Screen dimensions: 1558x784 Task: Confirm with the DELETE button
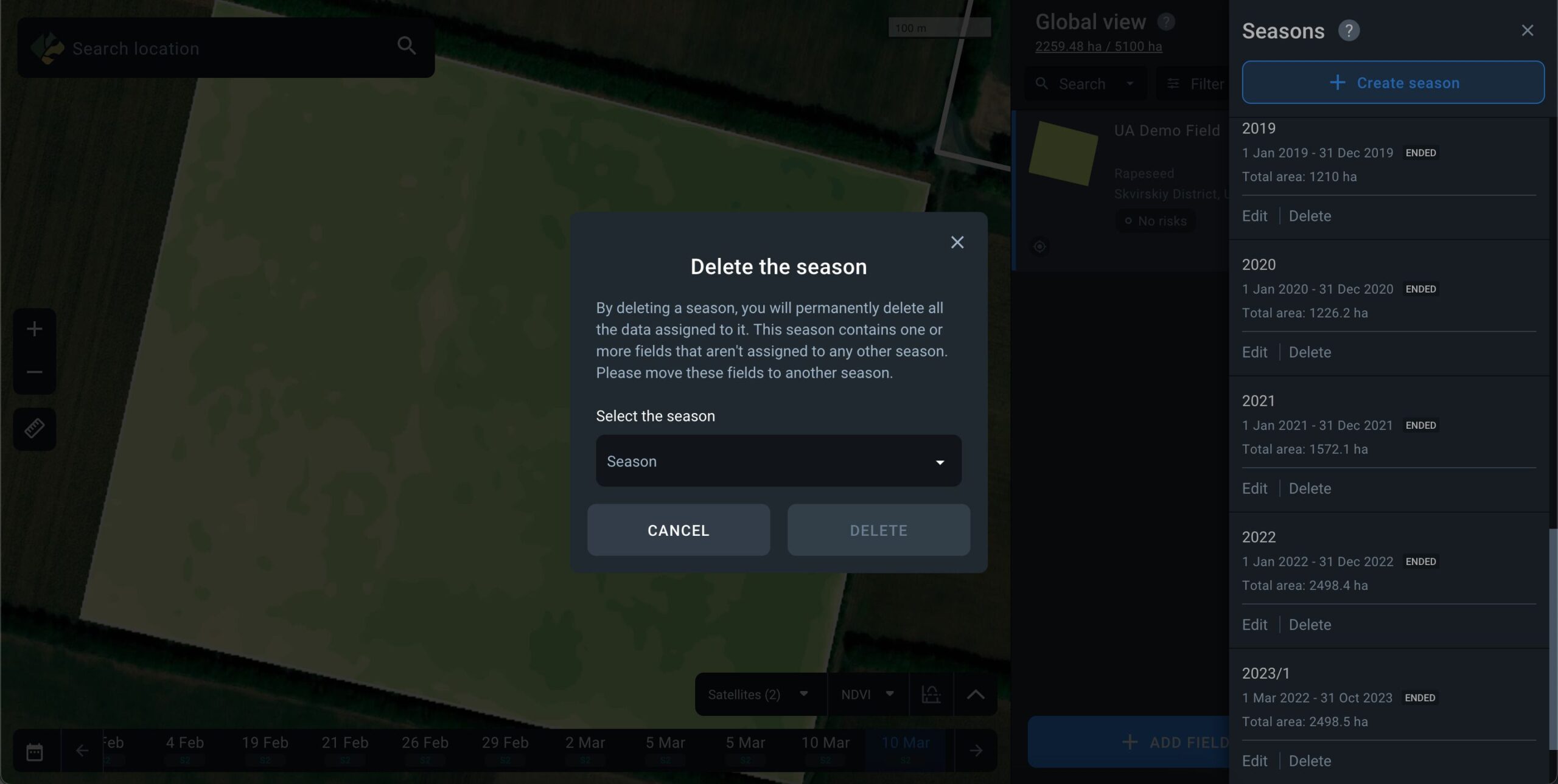click(x=878, y=530)
